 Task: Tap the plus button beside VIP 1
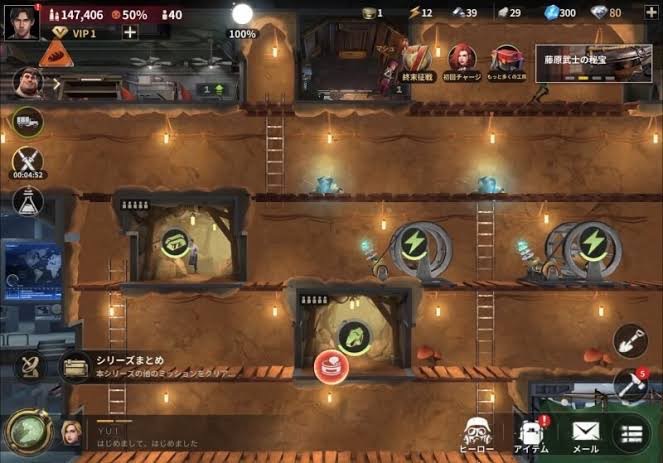130,32
